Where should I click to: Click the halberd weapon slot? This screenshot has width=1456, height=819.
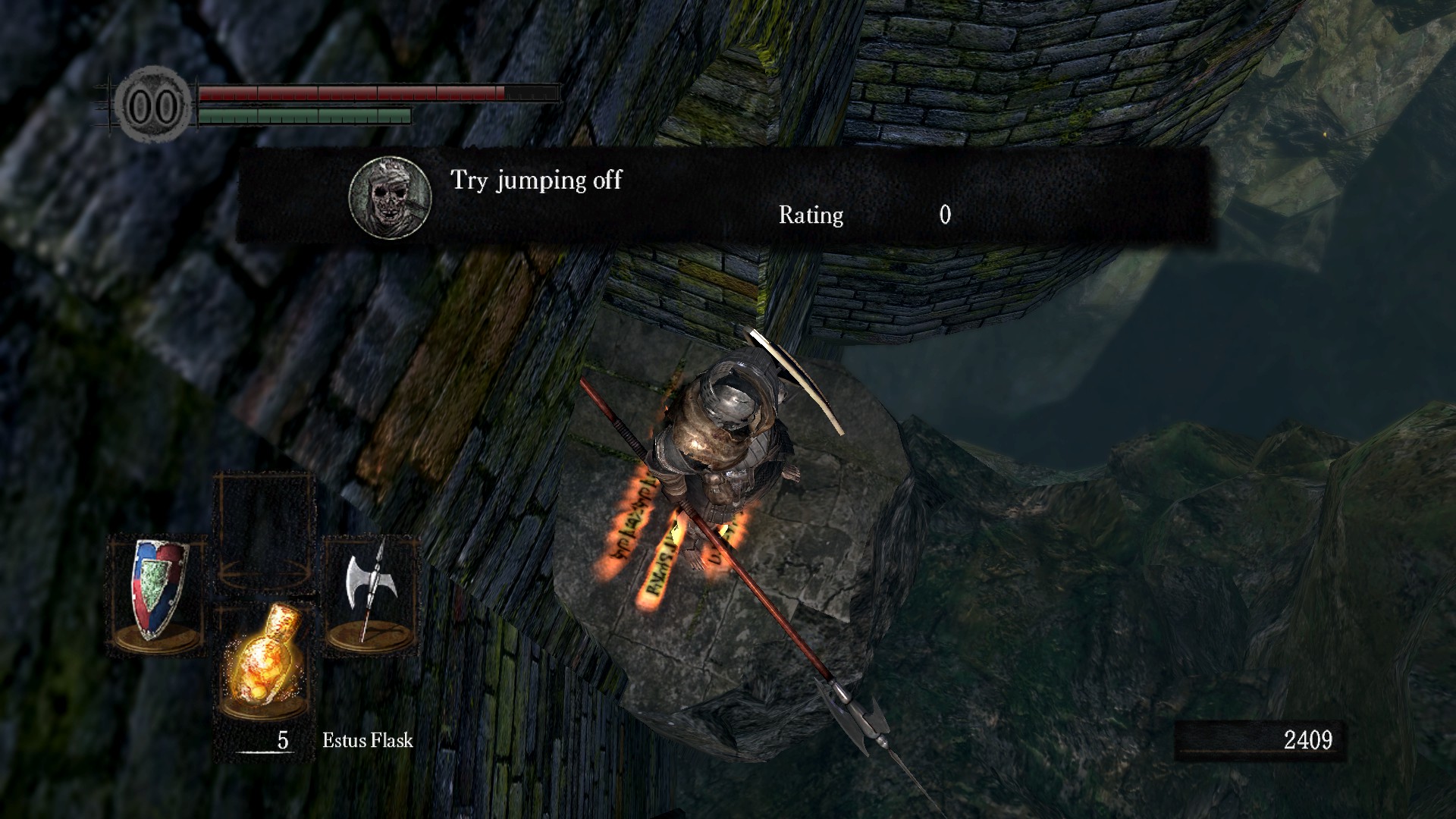pyautogui.click(x=372, y=595)
